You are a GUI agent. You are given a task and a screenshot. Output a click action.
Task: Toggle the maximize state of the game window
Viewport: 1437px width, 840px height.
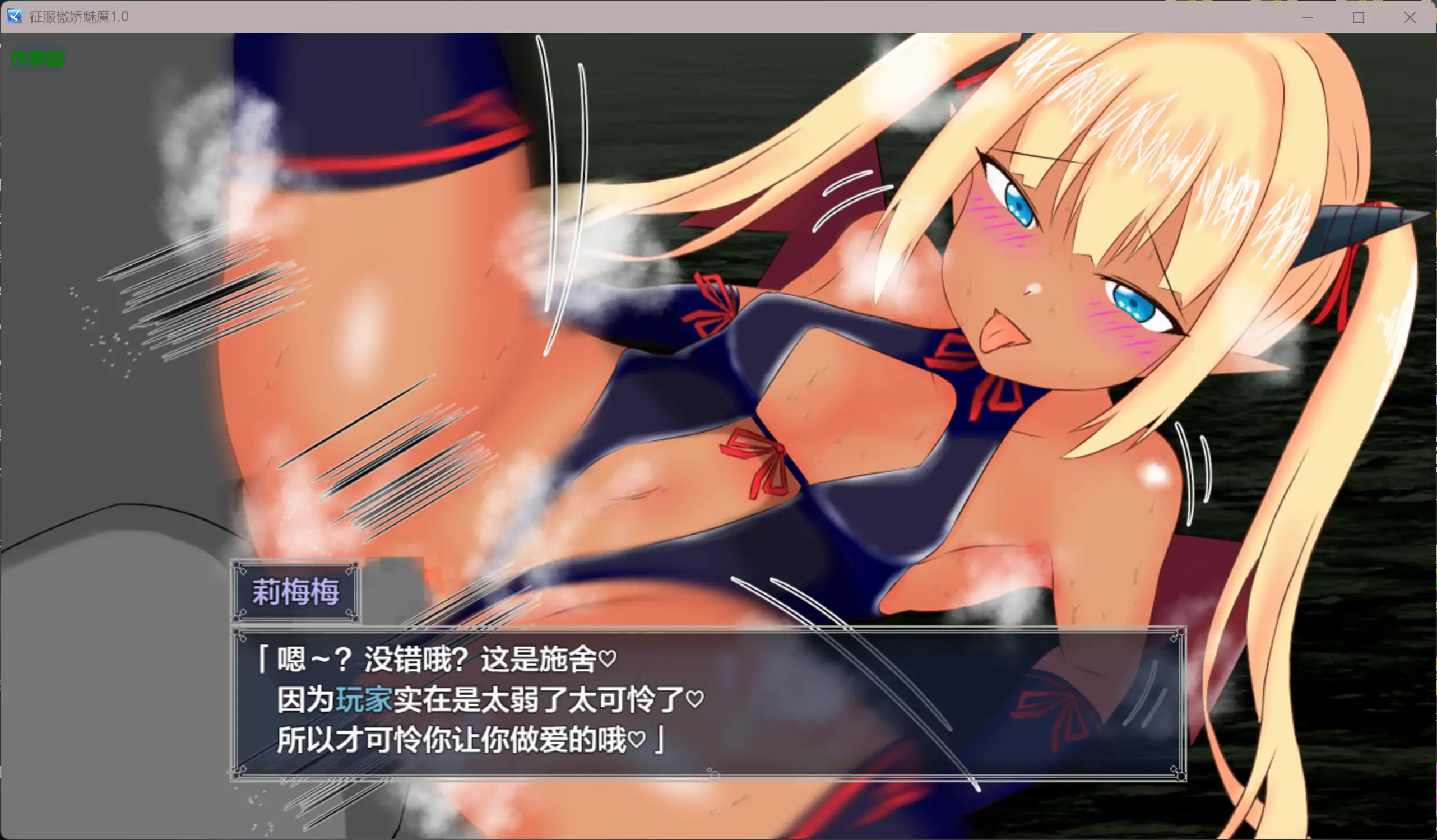(1359, 17)
